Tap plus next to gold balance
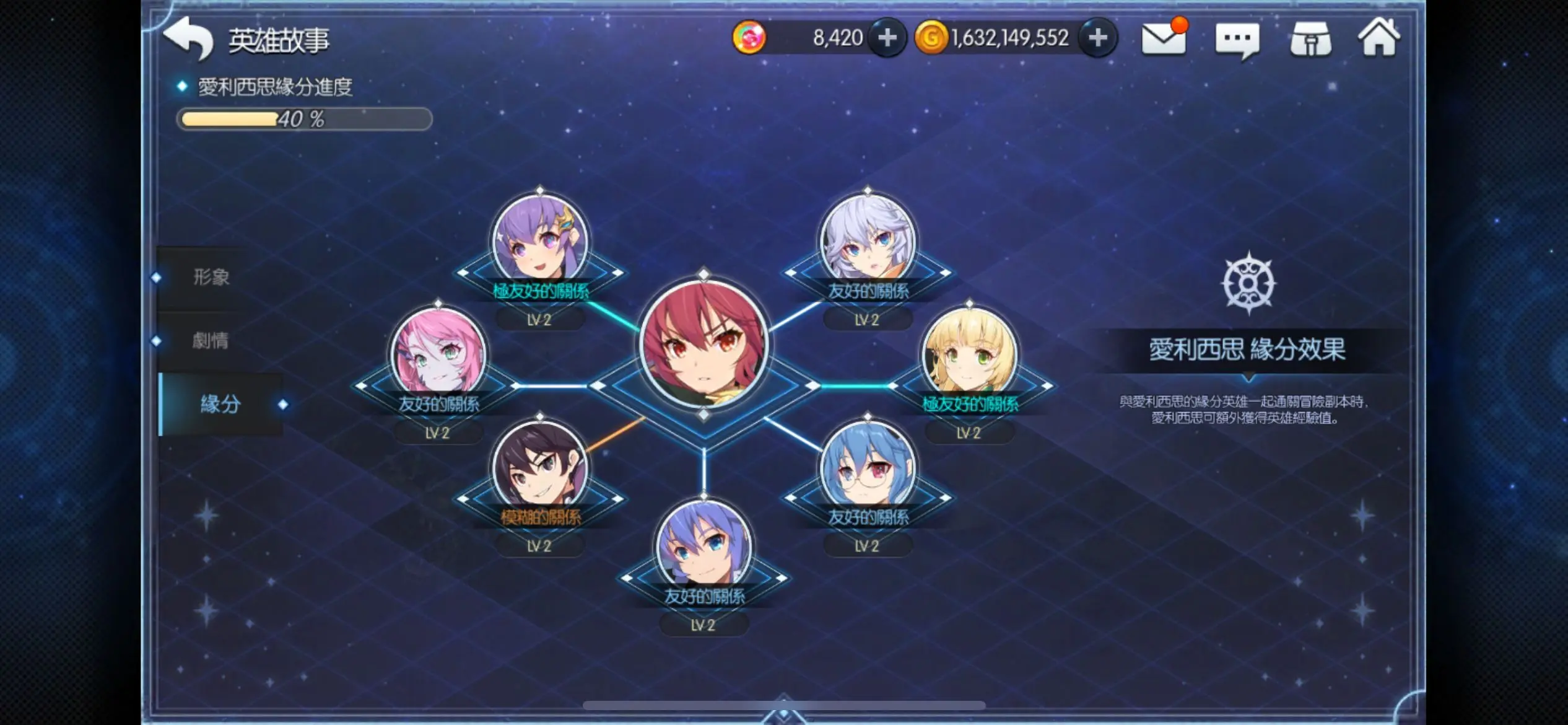The image size is (1568, 725). pyautogui.click(x=1097, y=37)
